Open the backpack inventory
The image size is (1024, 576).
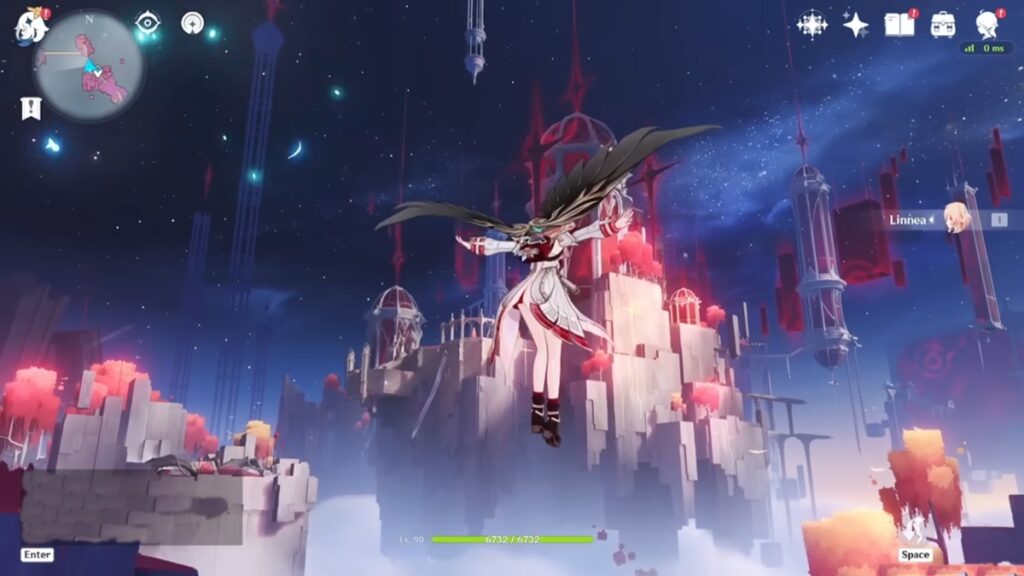942,24
